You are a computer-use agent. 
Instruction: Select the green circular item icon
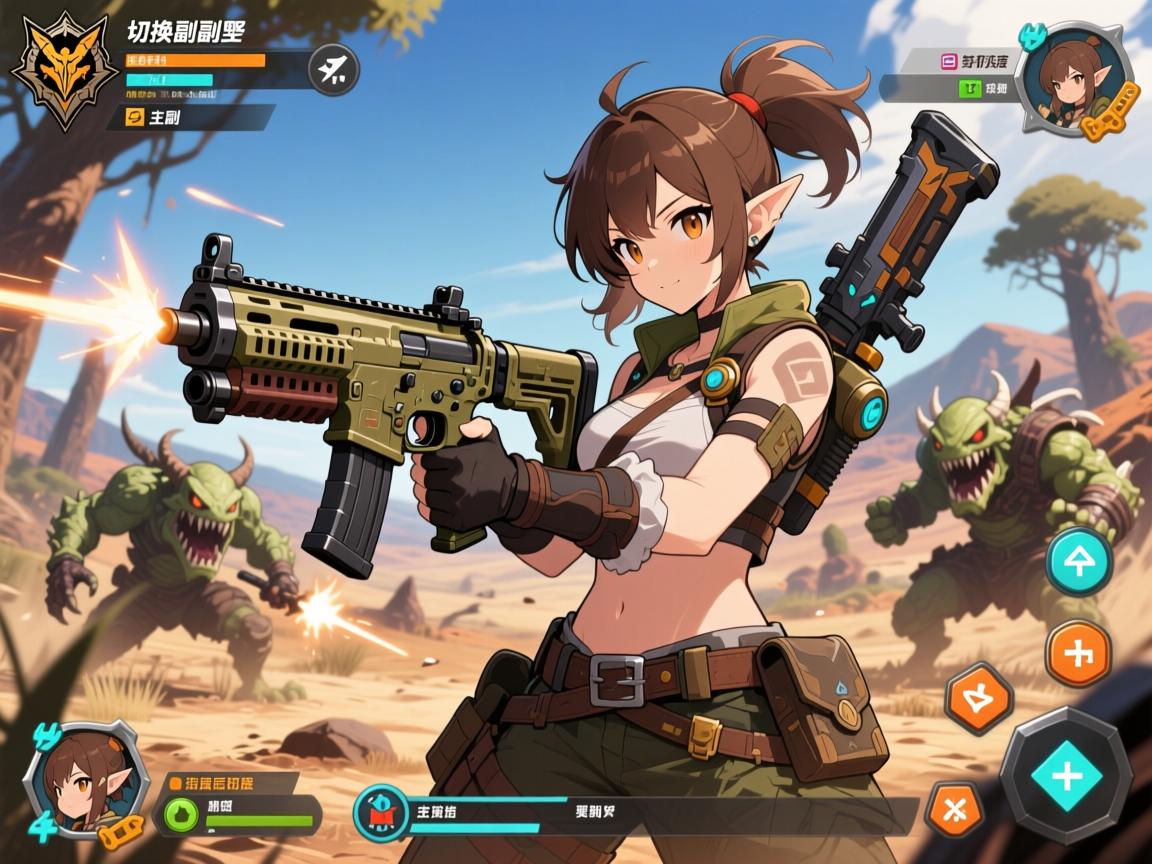pyautogui.click(x=182, y=814)
